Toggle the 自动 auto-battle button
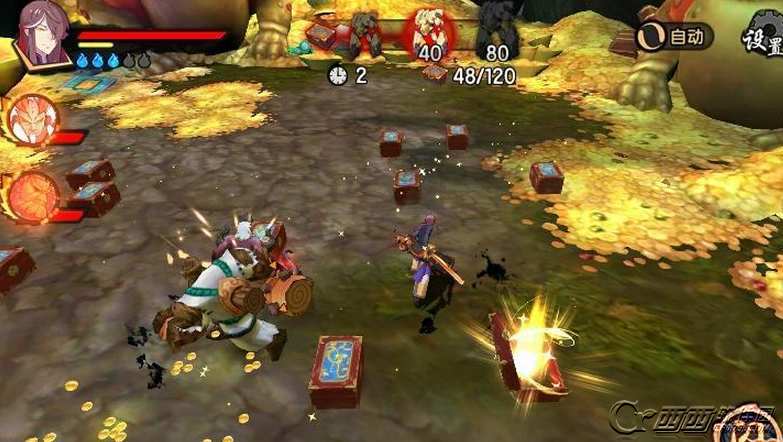Image resolution: width=783 pixels, height=442 pixels. 675,37
